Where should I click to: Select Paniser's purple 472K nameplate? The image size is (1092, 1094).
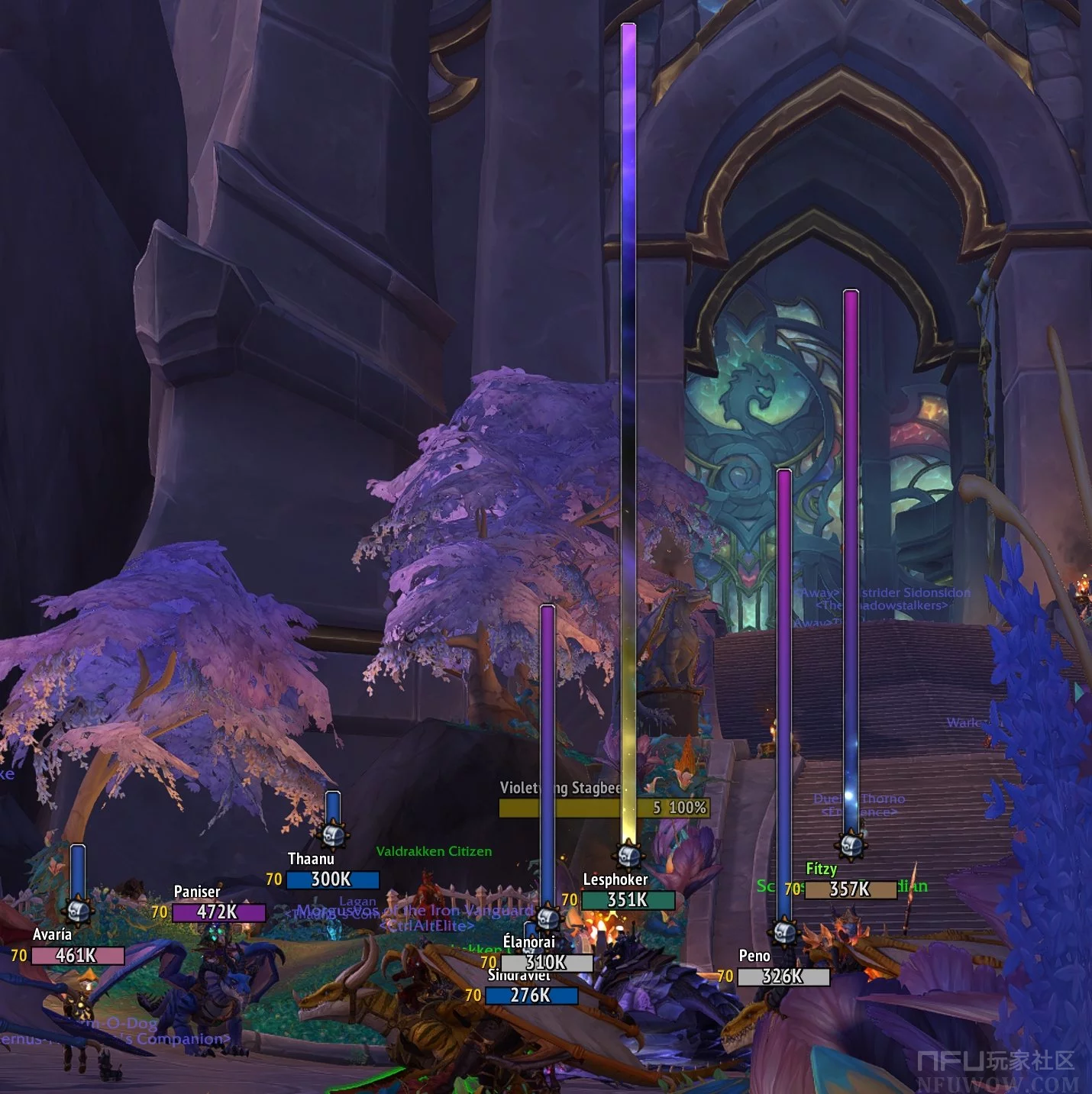pos(218,912)
